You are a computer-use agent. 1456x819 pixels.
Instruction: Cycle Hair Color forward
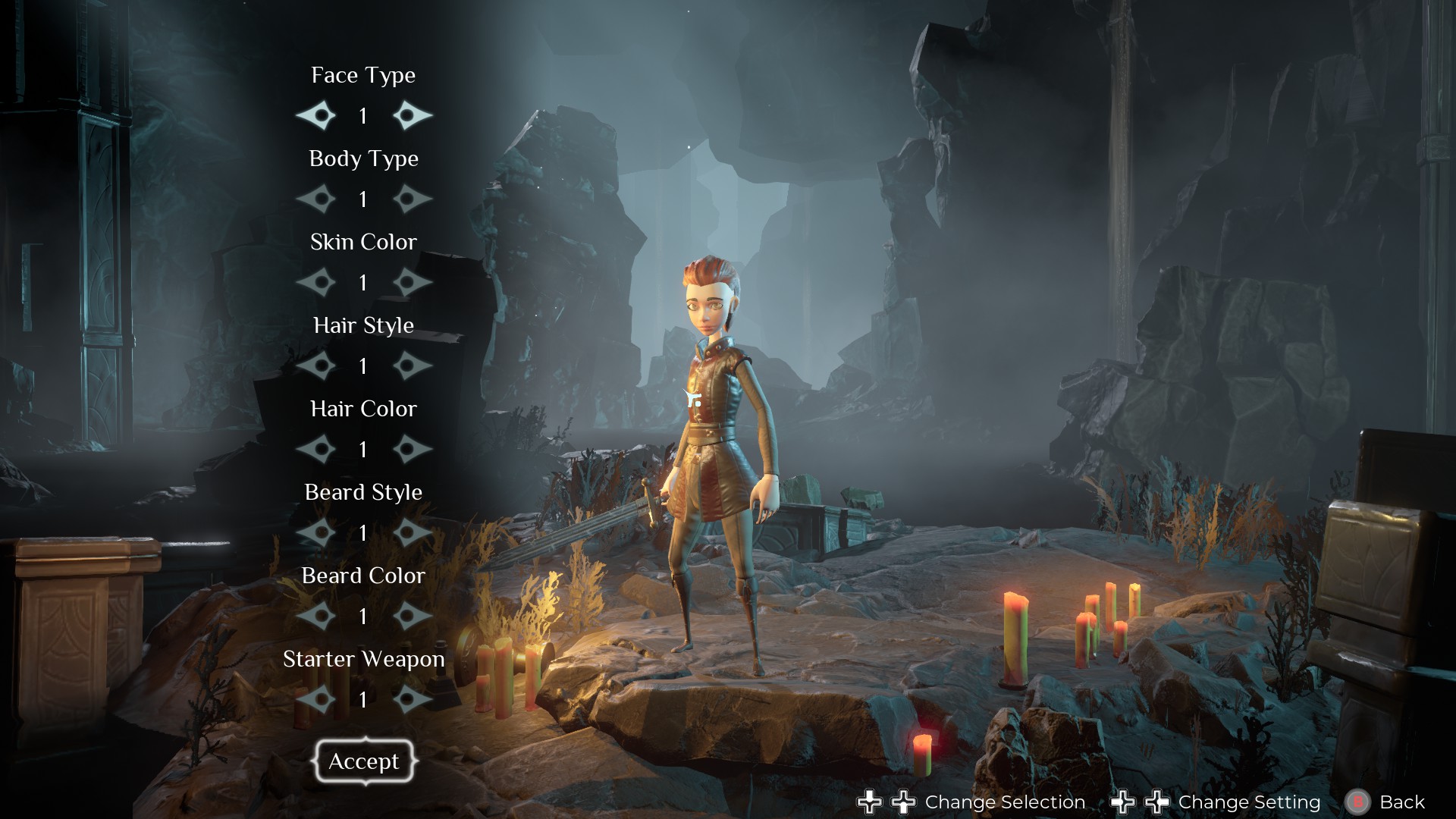[412, 449]
